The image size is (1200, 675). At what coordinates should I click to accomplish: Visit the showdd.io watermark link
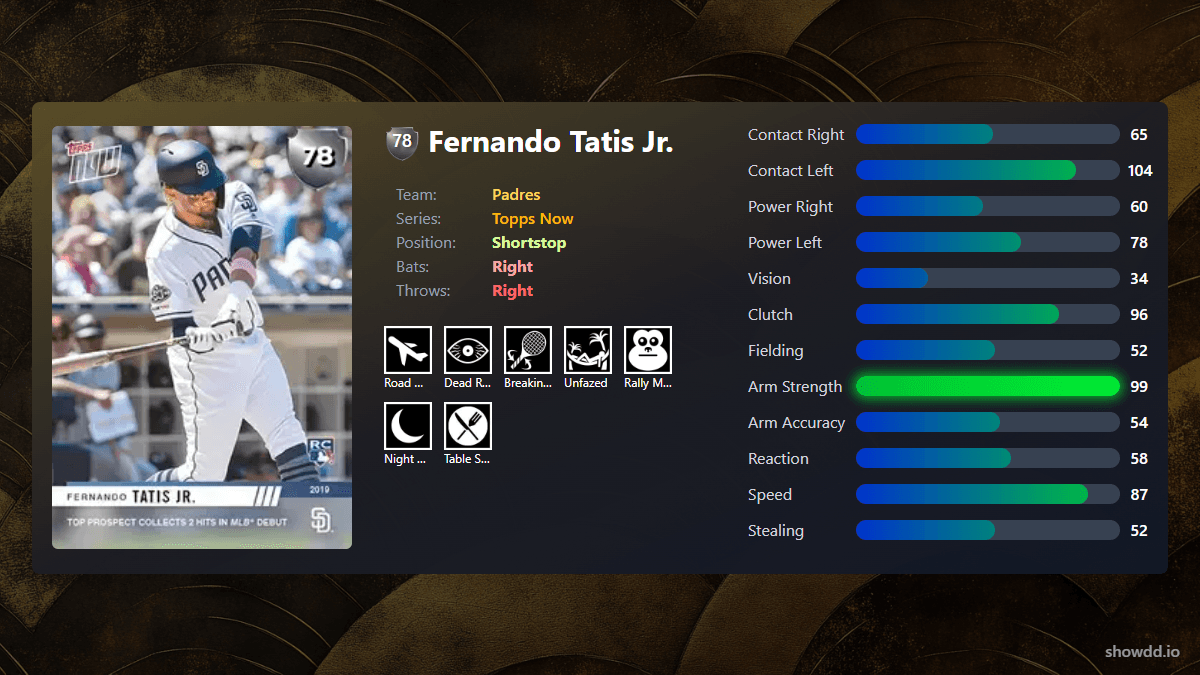coord(1142,651)
